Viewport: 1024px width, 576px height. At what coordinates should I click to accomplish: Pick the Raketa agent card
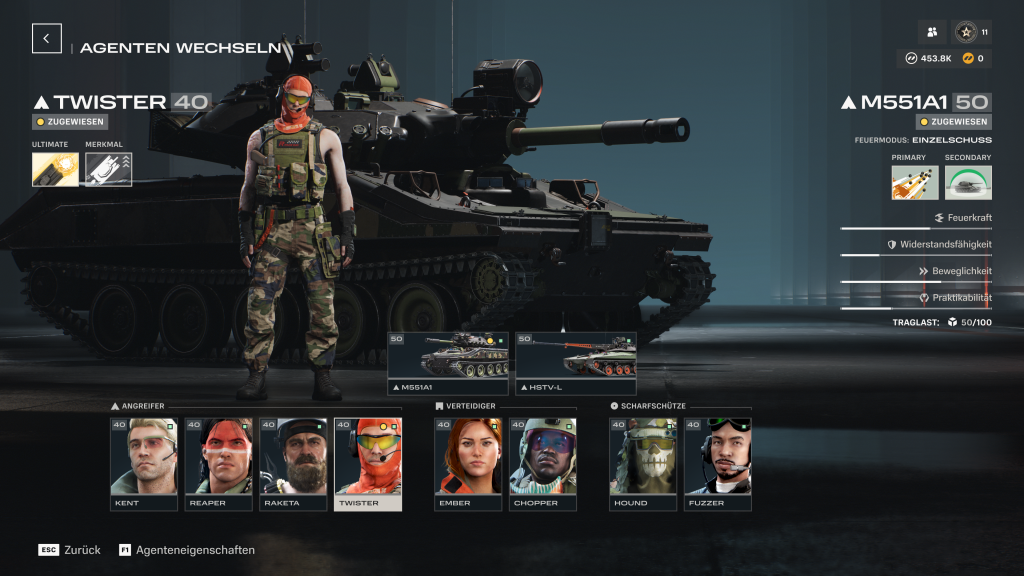[x=293, y=464]
